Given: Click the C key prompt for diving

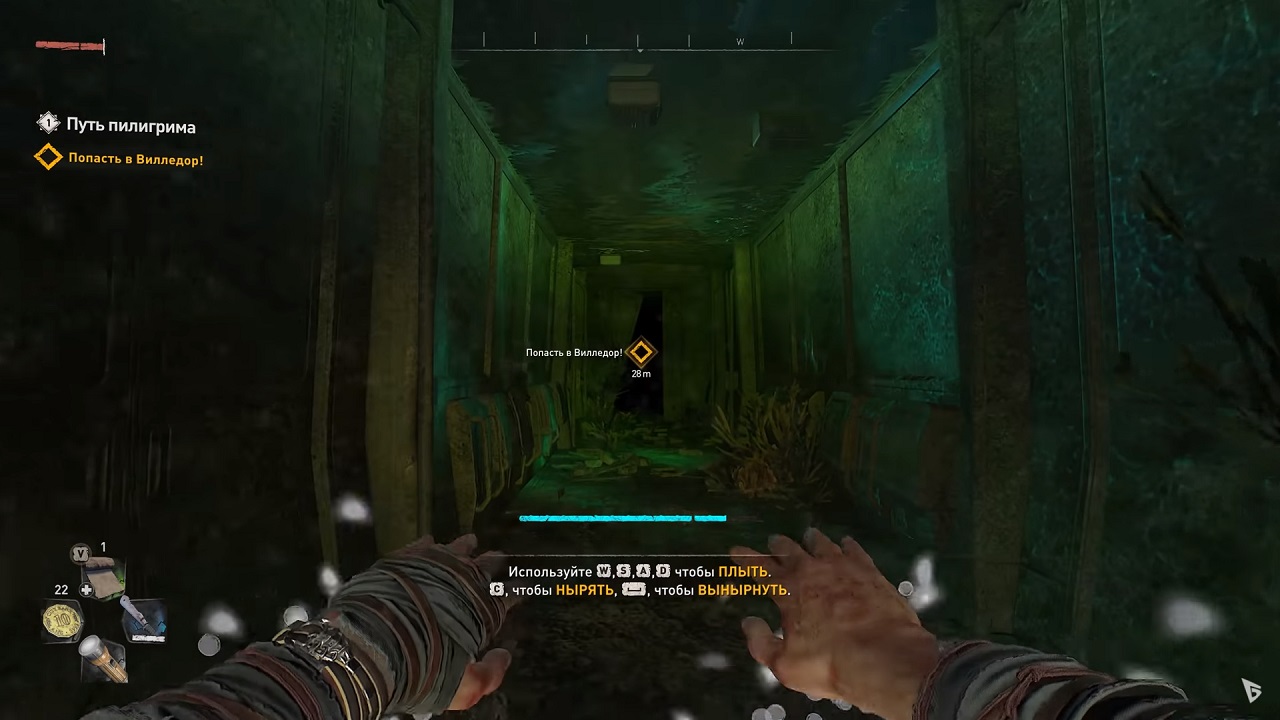Looking at the screenshot, I should pyautogui.click(x=496, y=590).
